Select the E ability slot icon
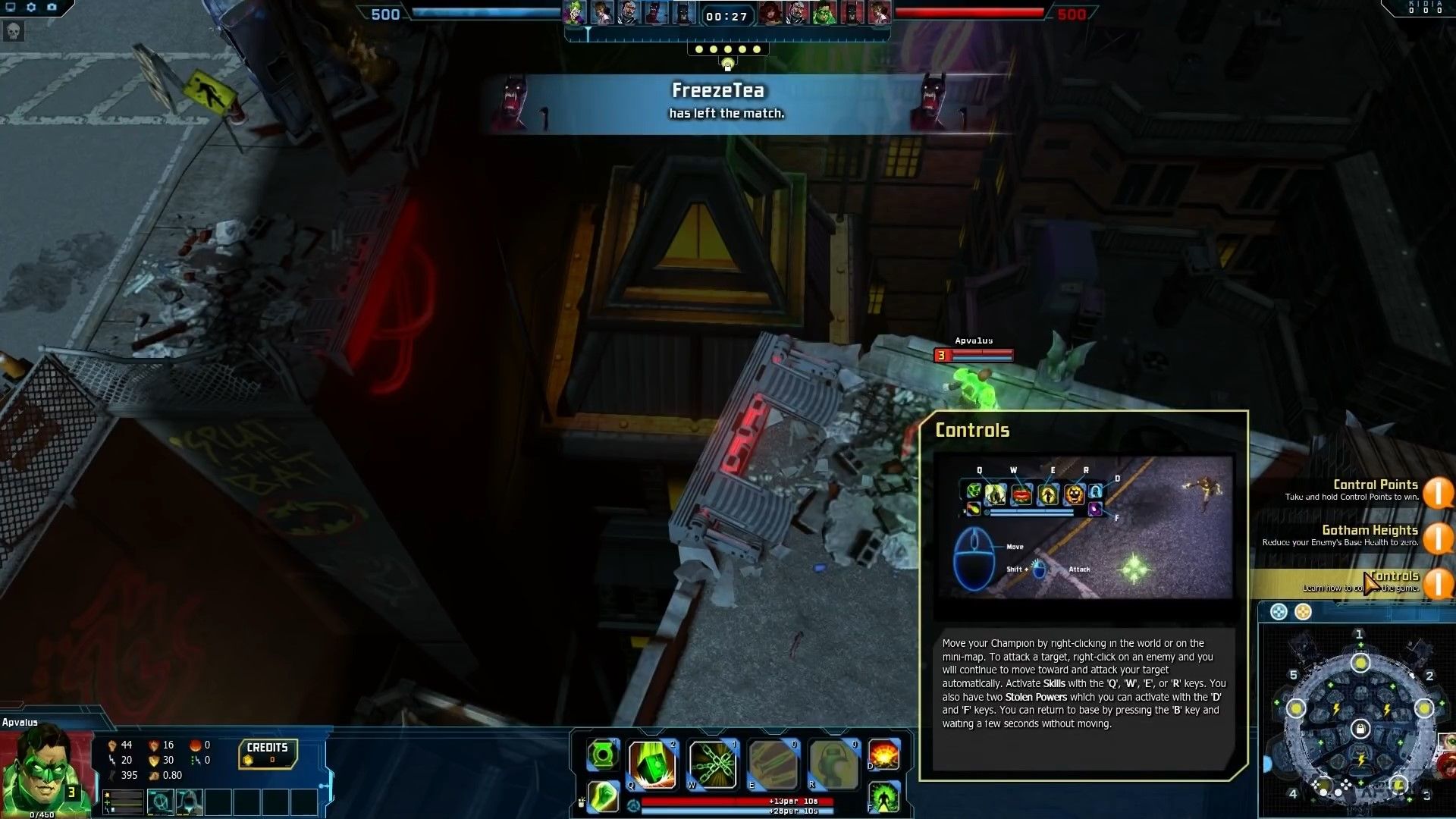 point(774,762)
